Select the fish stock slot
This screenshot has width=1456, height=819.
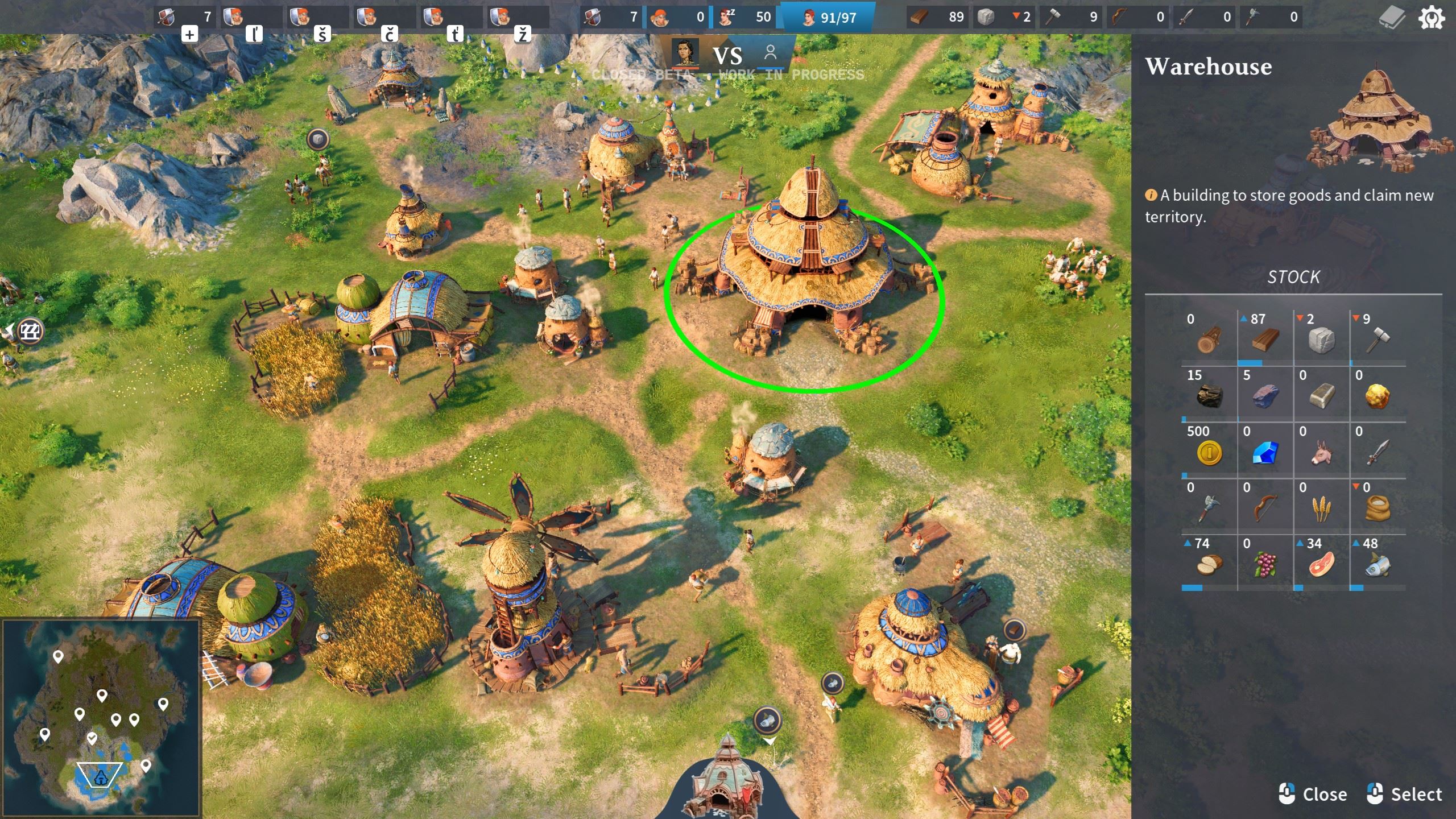1377,564
